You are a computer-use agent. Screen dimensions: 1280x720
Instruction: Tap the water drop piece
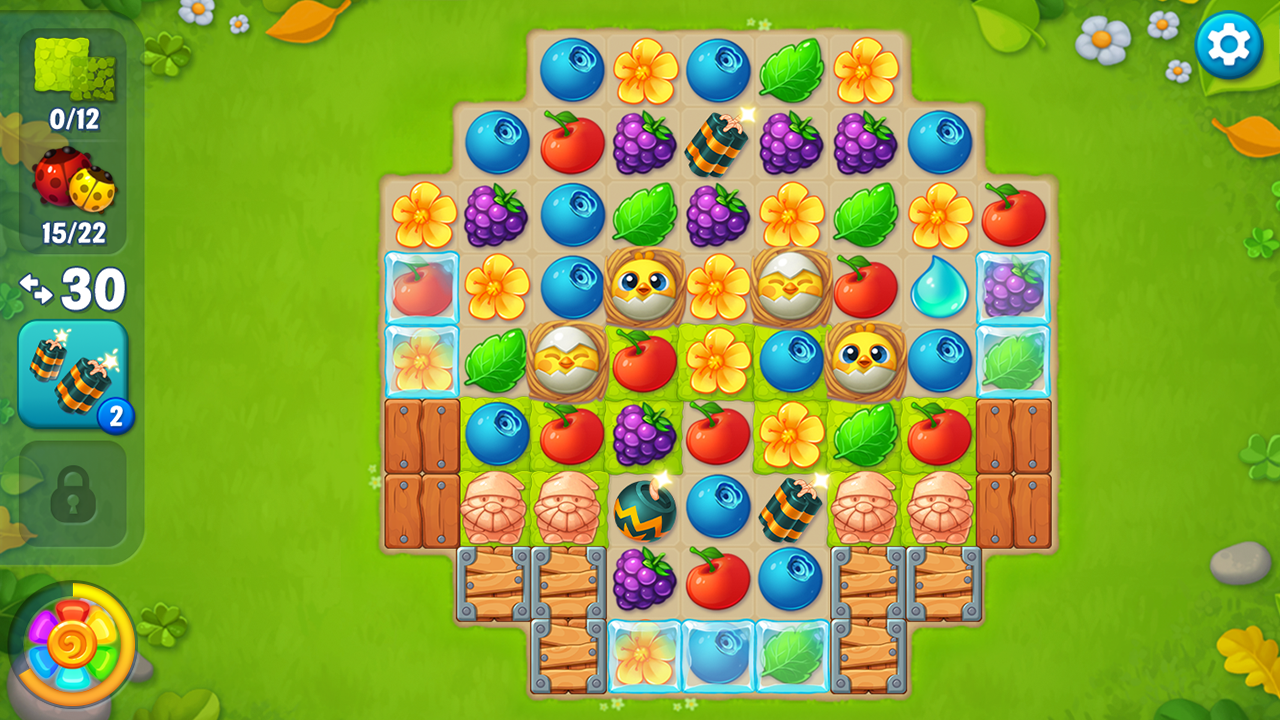click(x=940, y=288)
